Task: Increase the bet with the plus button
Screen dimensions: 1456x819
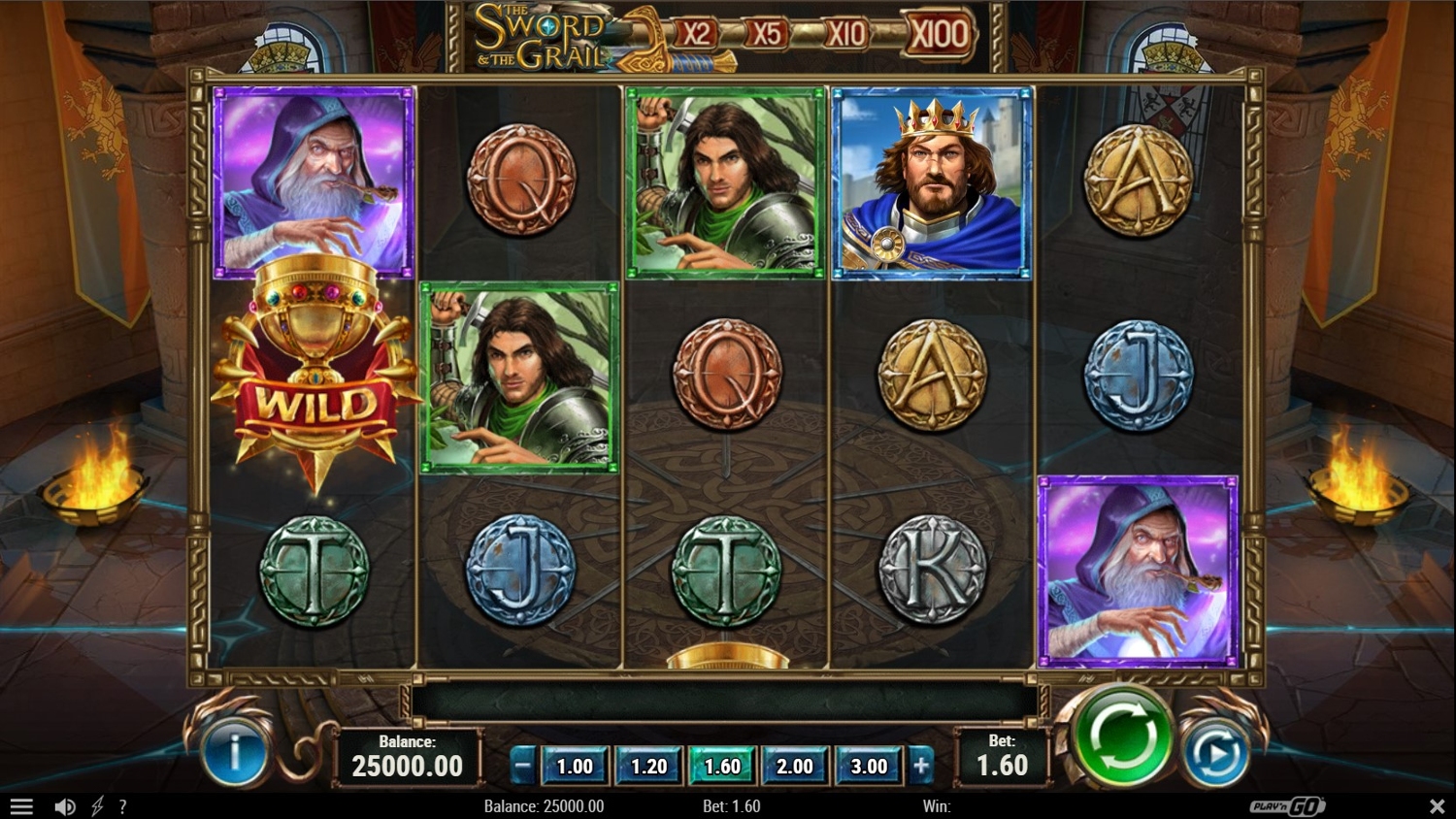Action: click(920, 767)
